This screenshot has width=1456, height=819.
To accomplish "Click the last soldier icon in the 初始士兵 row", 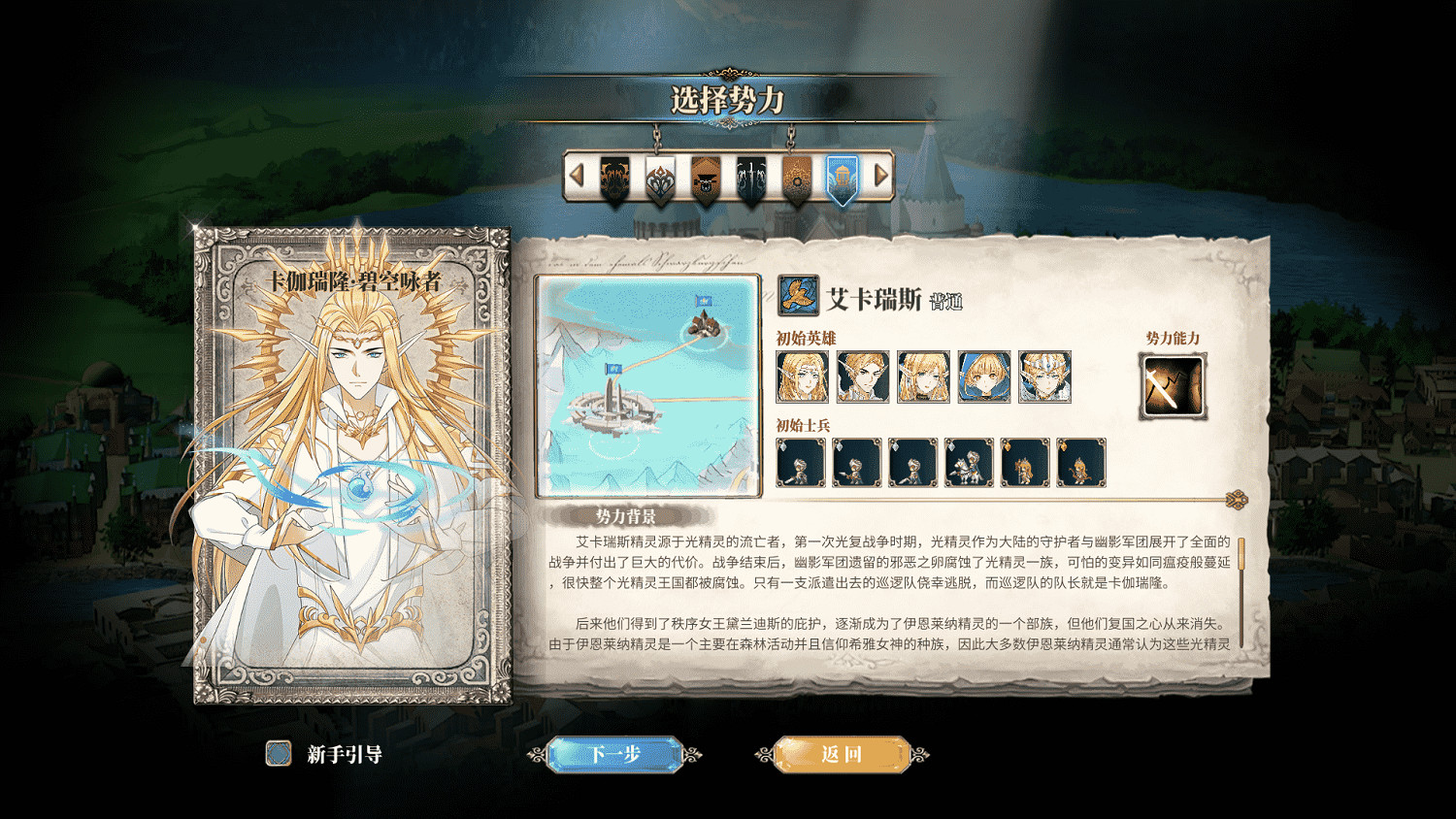I will pyautogui.click(x=1080, y=464).
